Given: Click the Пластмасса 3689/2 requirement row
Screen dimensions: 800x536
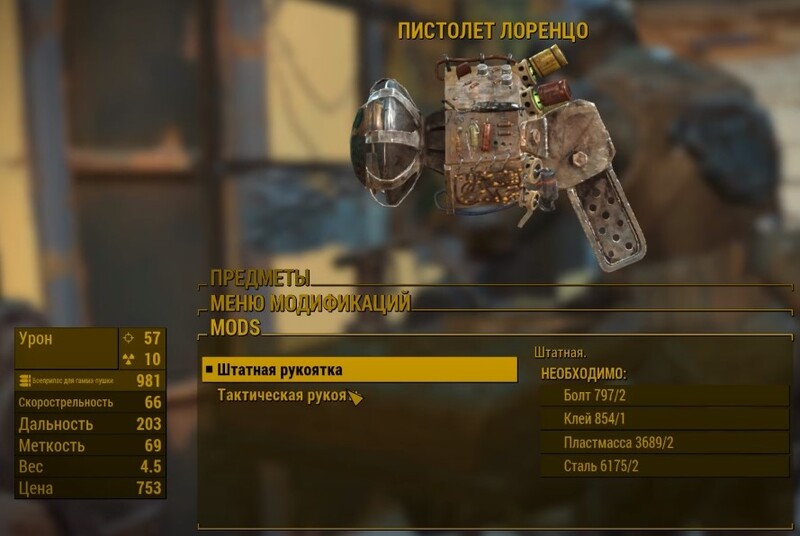Looking at the screenshot, I should pyautogui.click(x=664, y=443).
